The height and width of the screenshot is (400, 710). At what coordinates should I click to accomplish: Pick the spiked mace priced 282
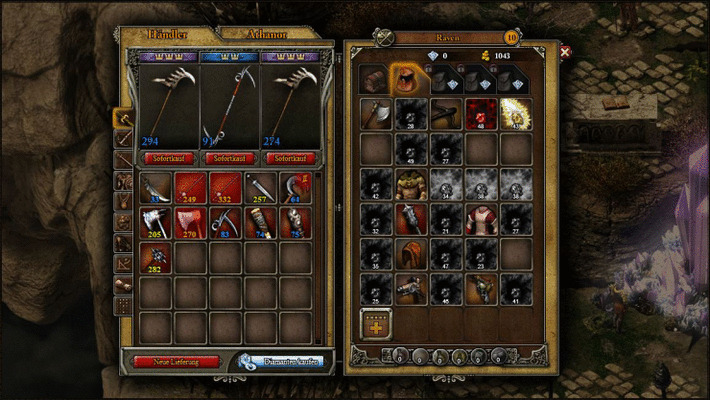[156, 257]
